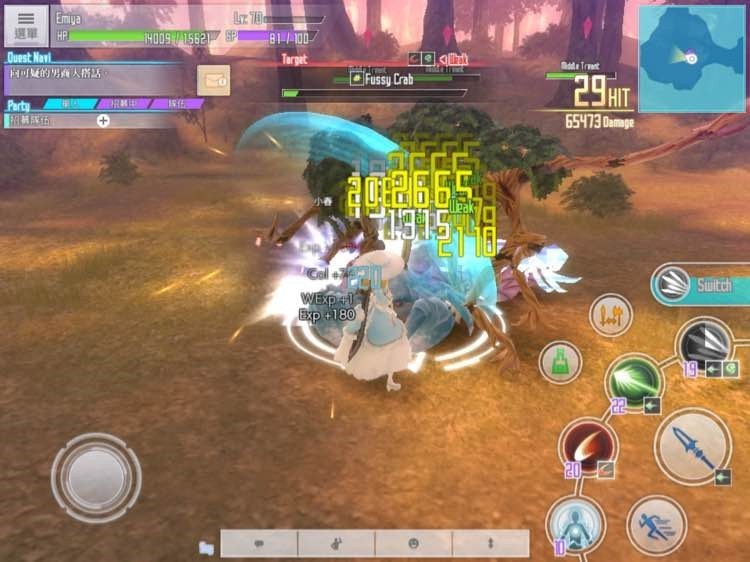
Task: Tap the weapon Switch button
Action: coord(701,285)
